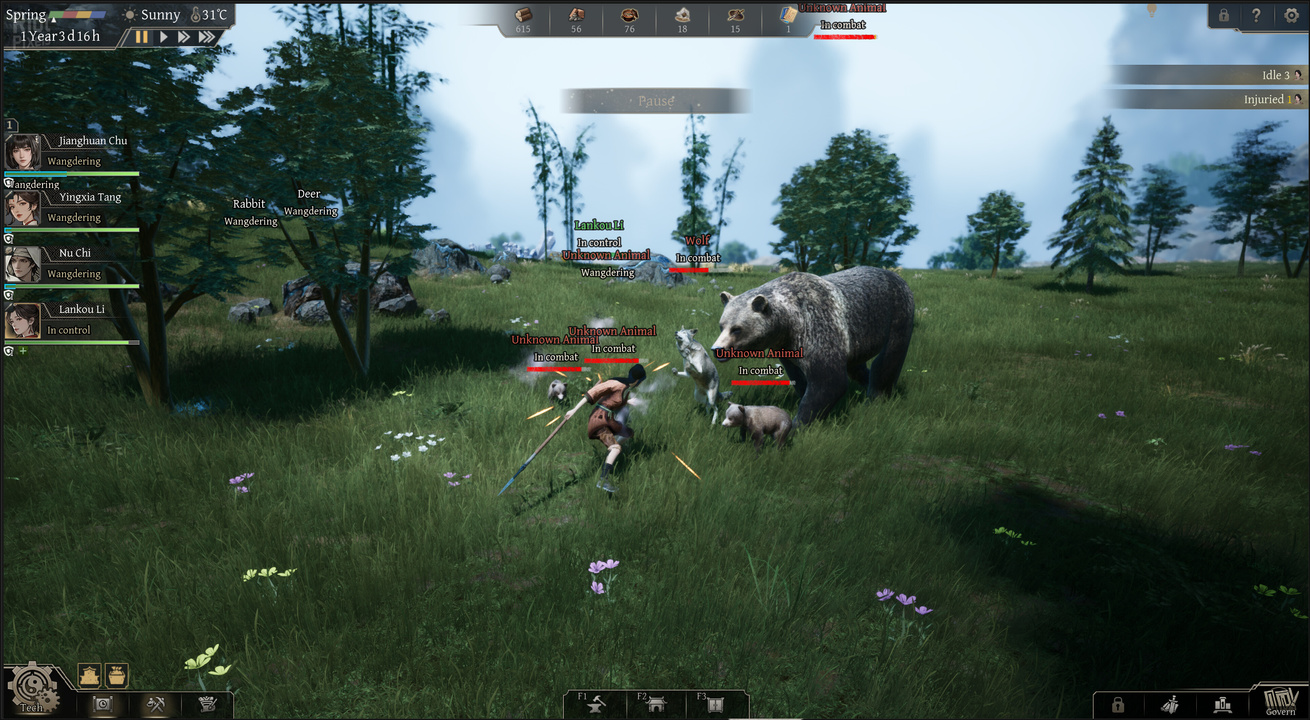Toggle the lock icon in top right

pyautogui.click(x=1223, y=15)
